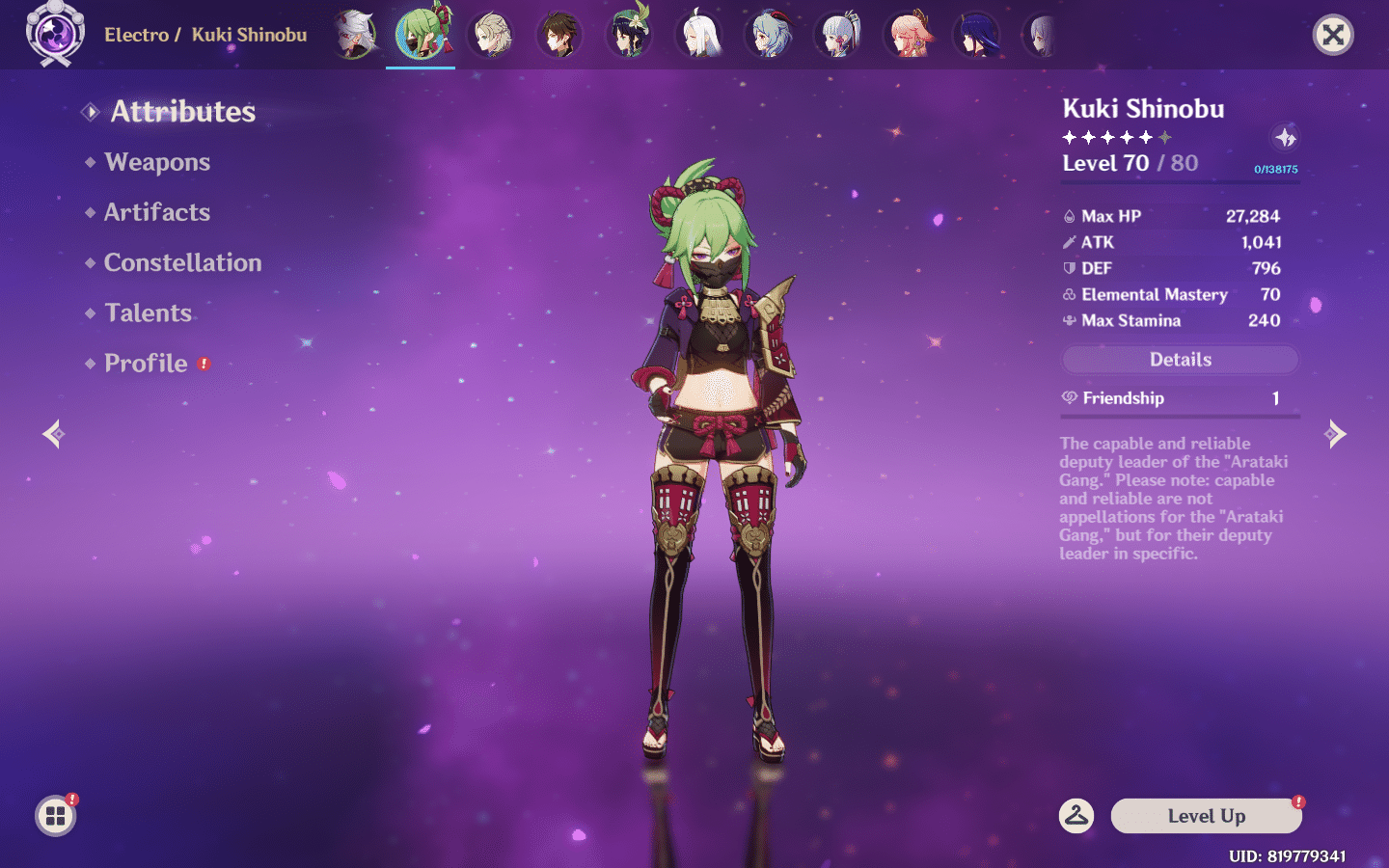Image resolution: width=1389 pixels, height=868 pixels.
Task: Select Kuki Shinobu's portrait in the top bar
Action: click(420, 35)
